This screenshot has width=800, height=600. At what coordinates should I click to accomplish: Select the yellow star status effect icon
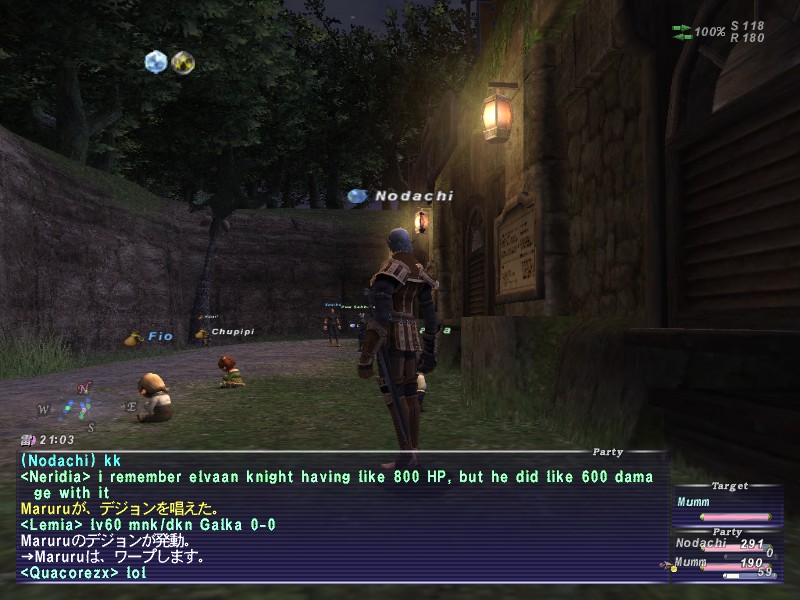[182, 62]
